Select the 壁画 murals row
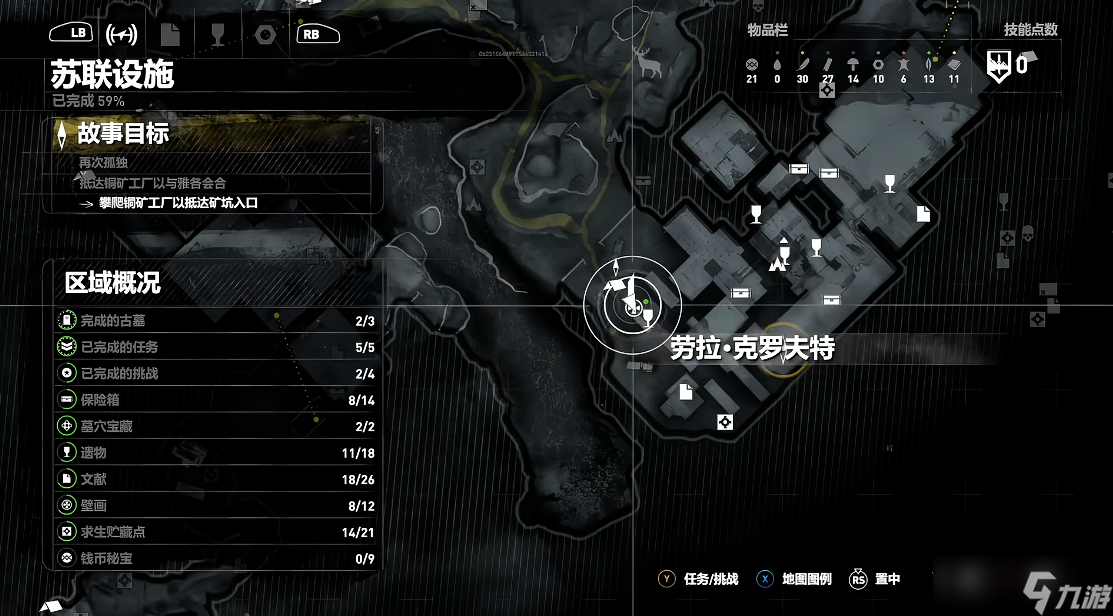Image resolution: width=1113 pixels, height=616 pixels. 213,506
